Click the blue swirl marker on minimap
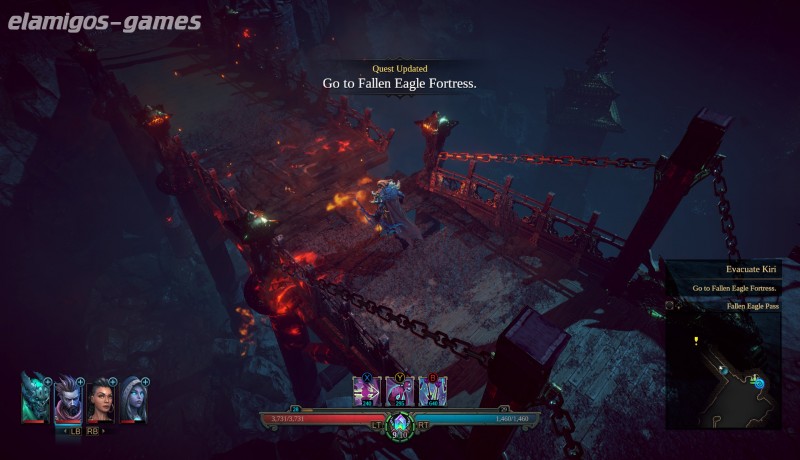 (x=758, y=381)
